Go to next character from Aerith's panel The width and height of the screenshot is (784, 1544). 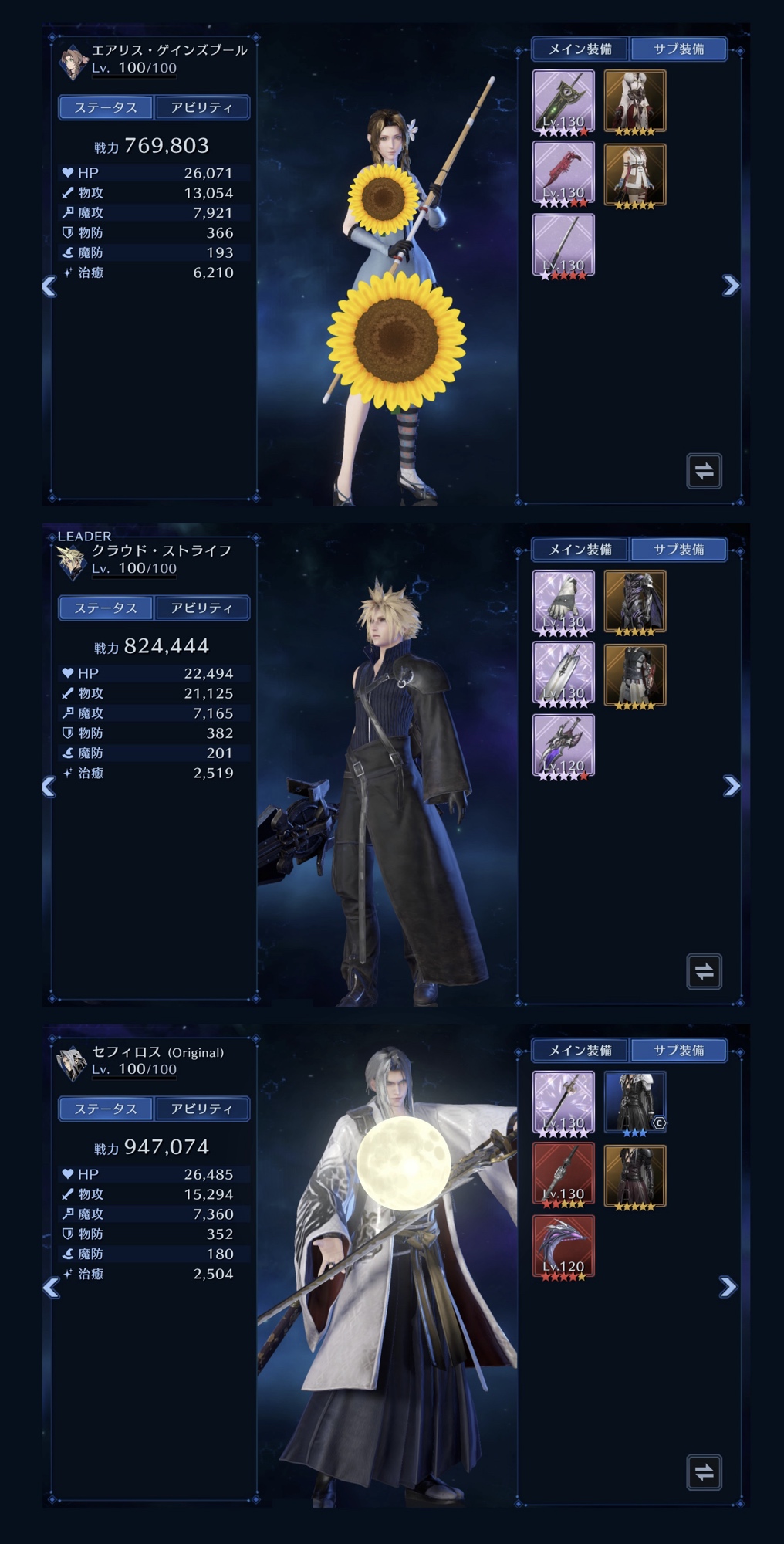coord(730,286)
